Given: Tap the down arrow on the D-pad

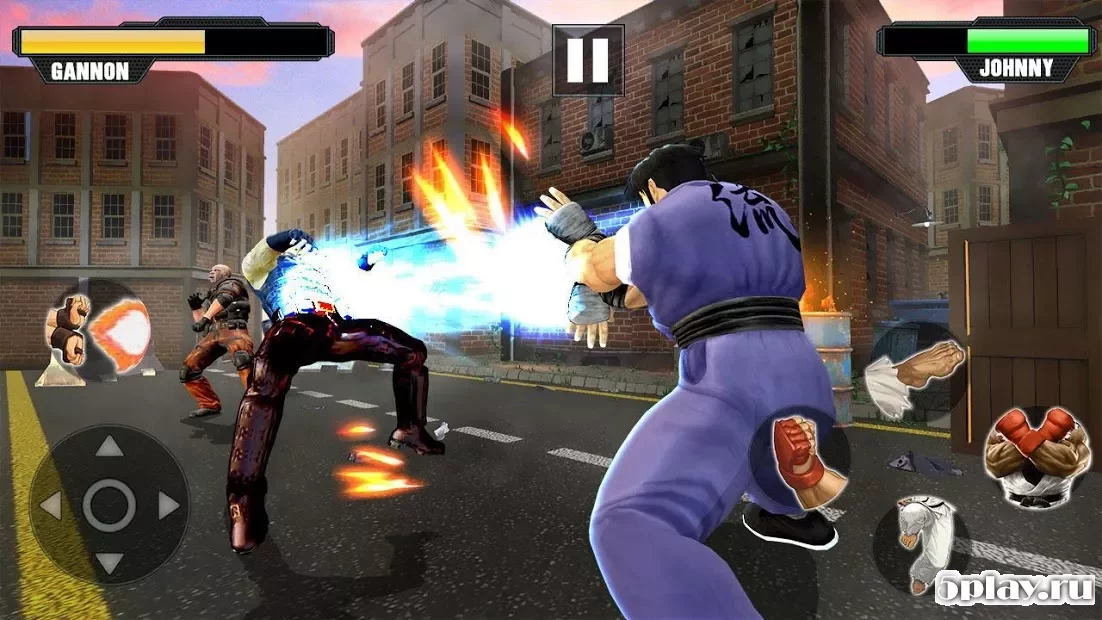Looking at the screenshot, I should [x=109, y=563].
